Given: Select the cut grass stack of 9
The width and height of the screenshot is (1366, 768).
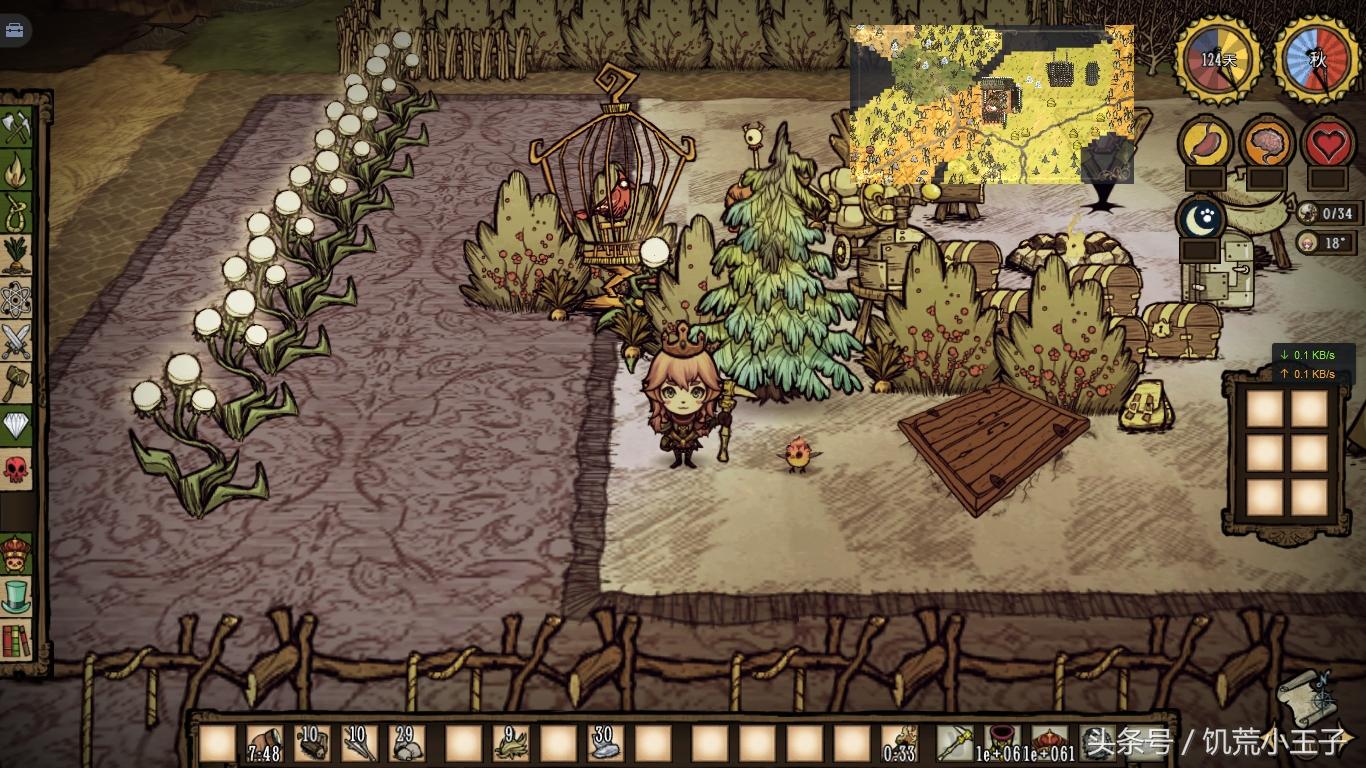Looking at the screenshot, I should (511, 743).
